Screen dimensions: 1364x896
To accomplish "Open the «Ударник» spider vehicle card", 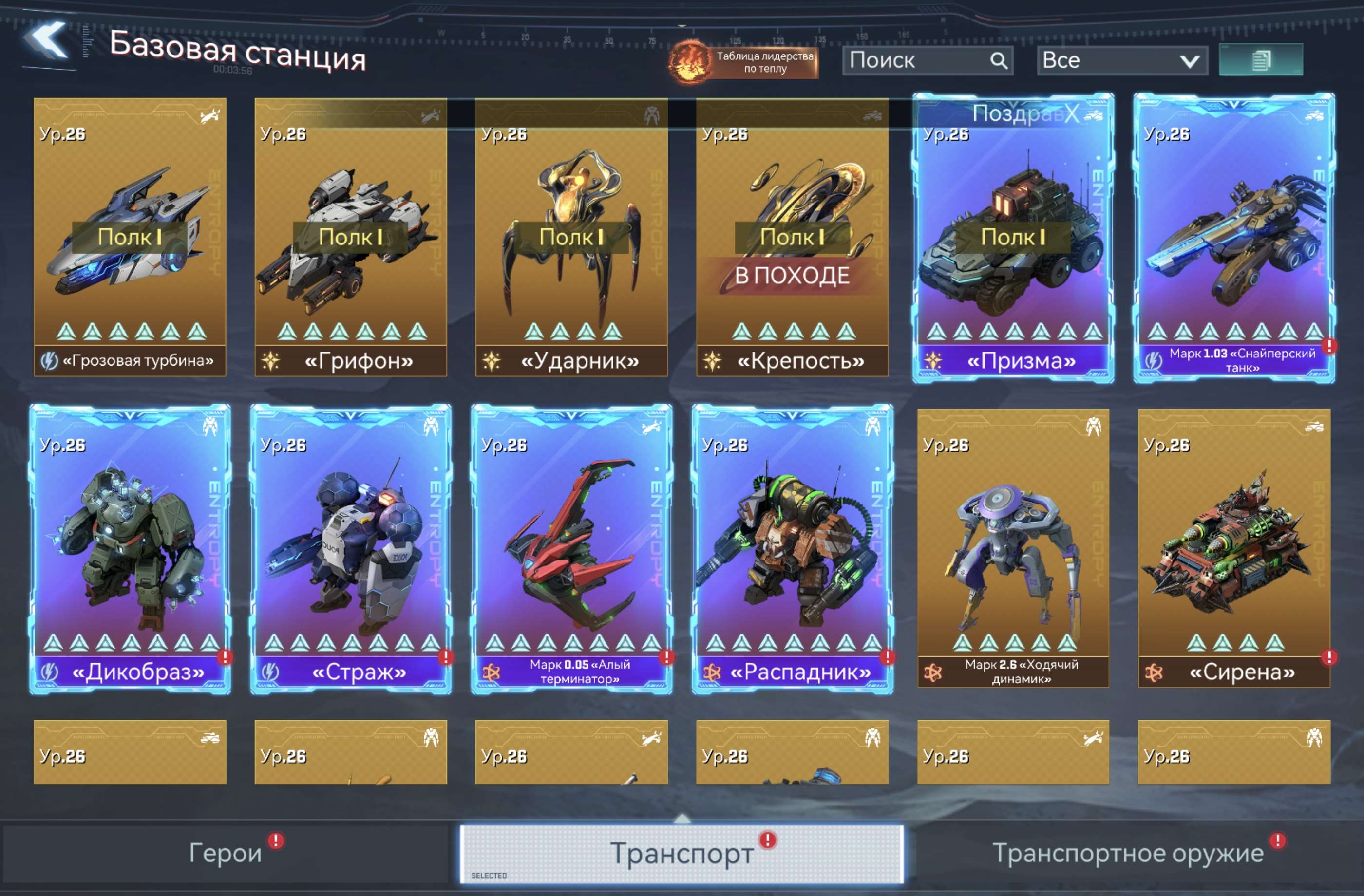I will 571,237.
